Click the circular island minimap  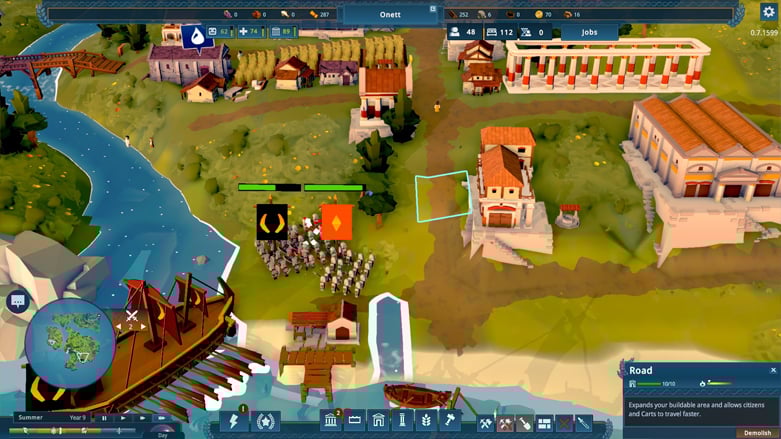(70, 342)
